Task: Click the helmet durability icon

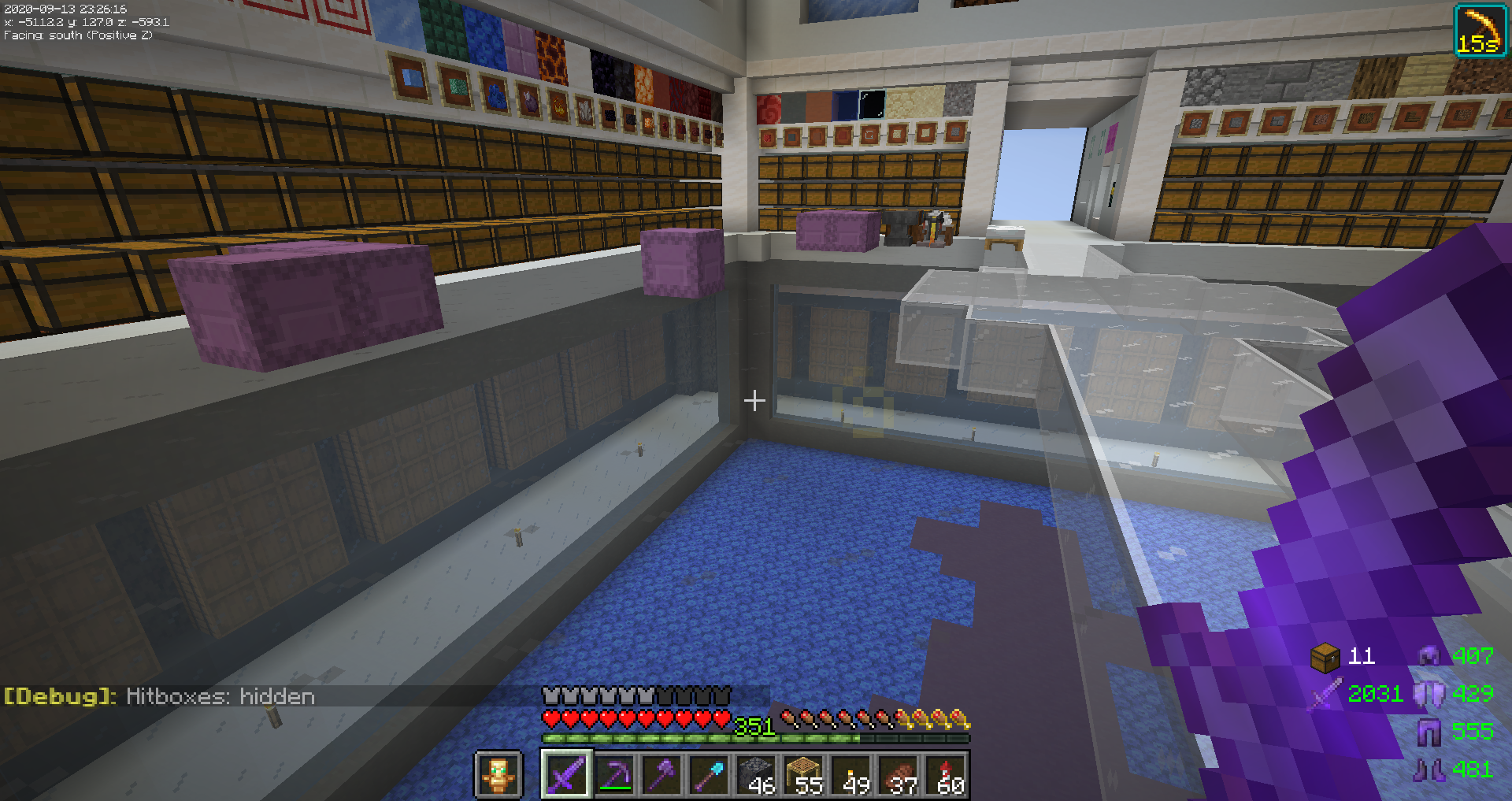Action: [x=1429, y=655]
